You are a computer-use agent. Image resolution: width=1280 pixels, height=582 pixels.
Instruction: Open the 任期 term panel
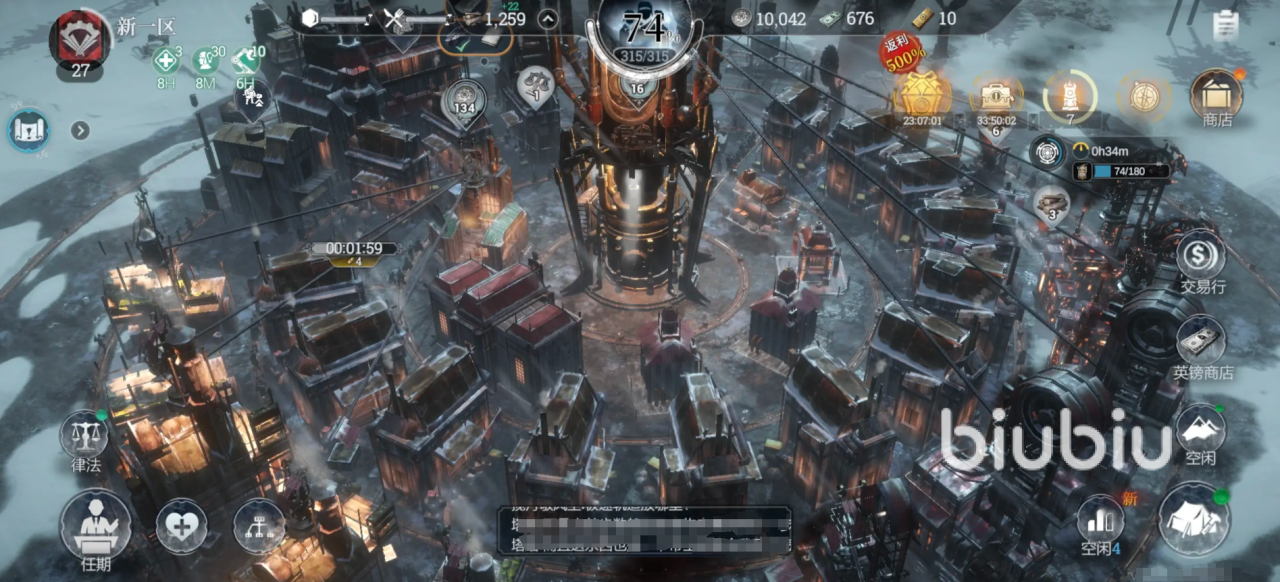pos(95,525)
